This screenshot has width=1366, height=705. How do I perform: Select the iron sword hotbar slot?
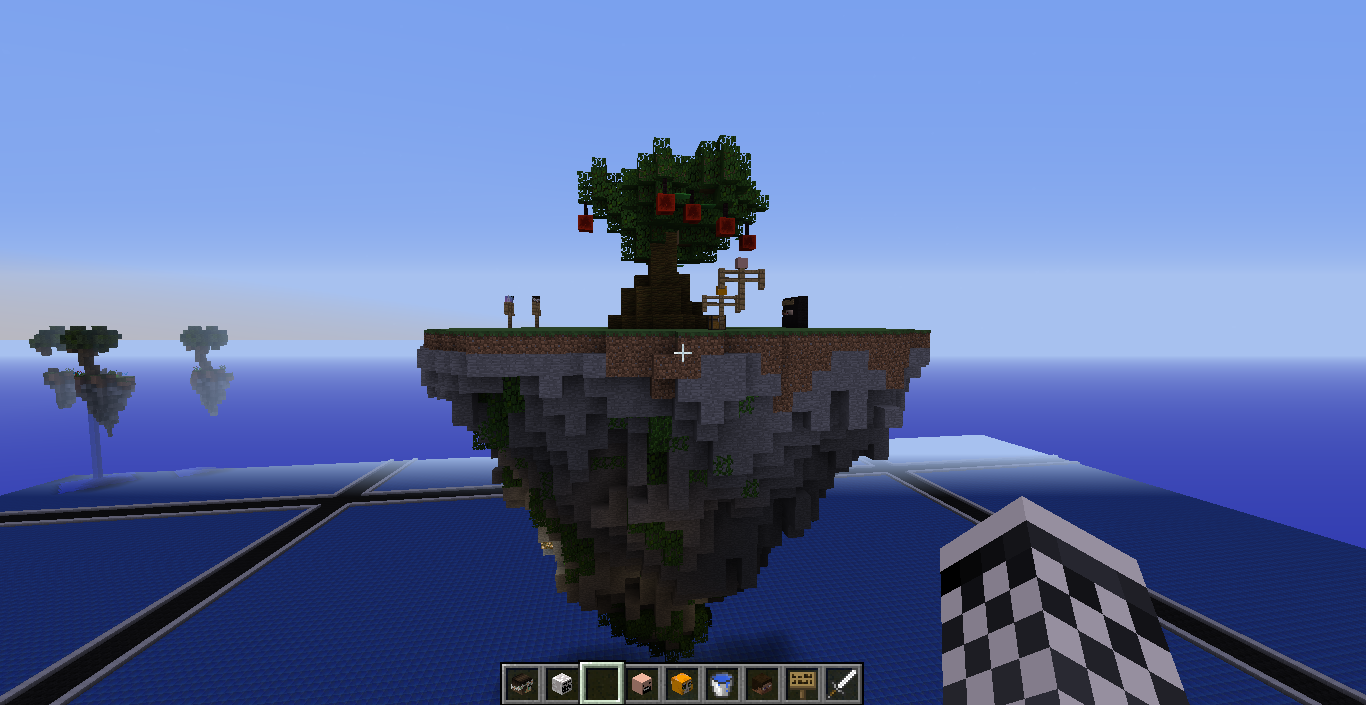click(x=842, y=684)
